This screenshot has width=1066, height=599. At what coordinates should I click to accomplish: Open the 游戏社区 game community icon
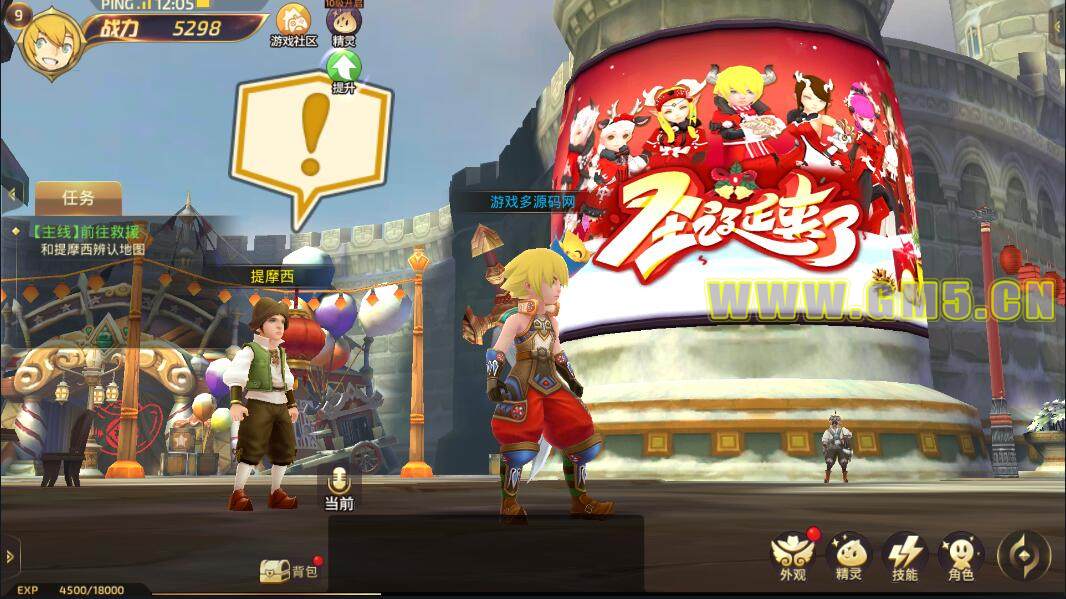pyautogui.click(x=293, y=24)
